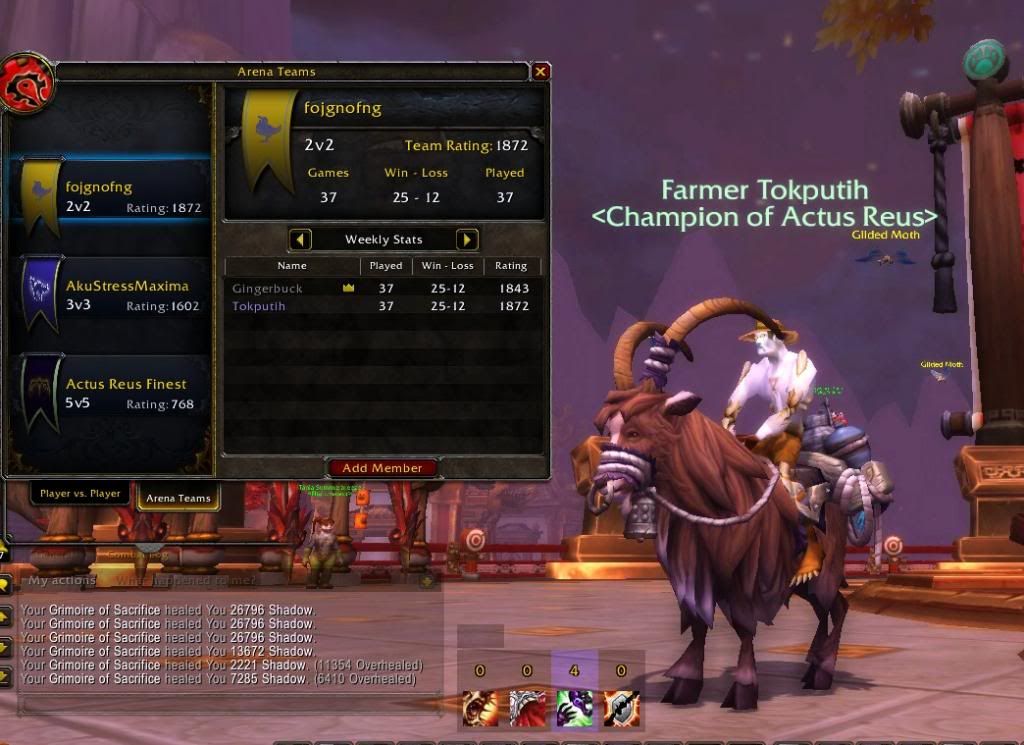Show previous stats with the left arrow
This screenshot has height=745, width=1024.
pos(301,240)
